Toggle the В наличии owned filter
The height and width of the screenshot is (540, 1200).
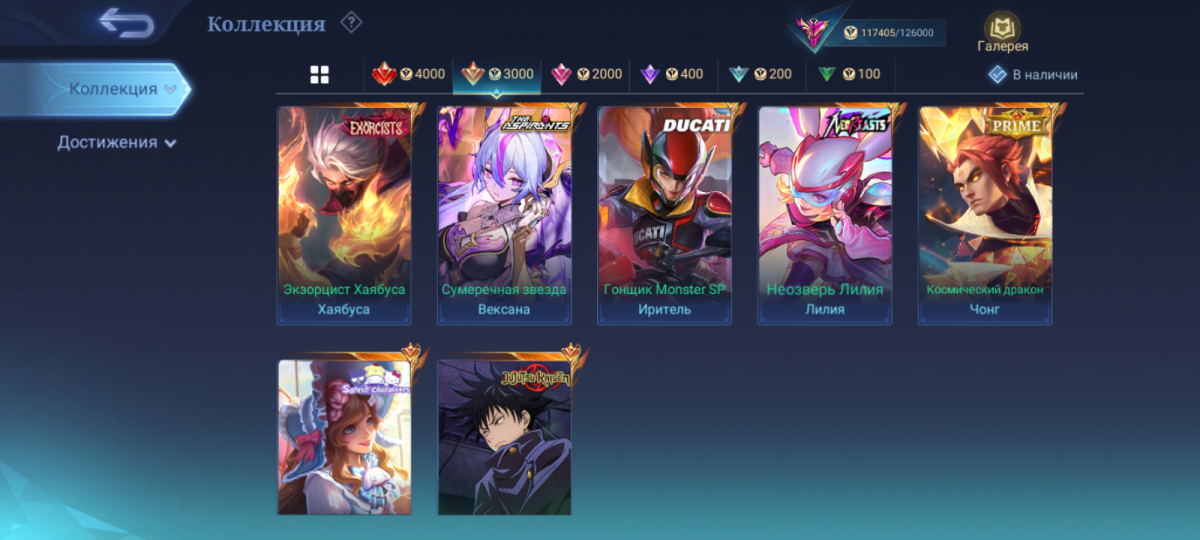(1033, 74)
